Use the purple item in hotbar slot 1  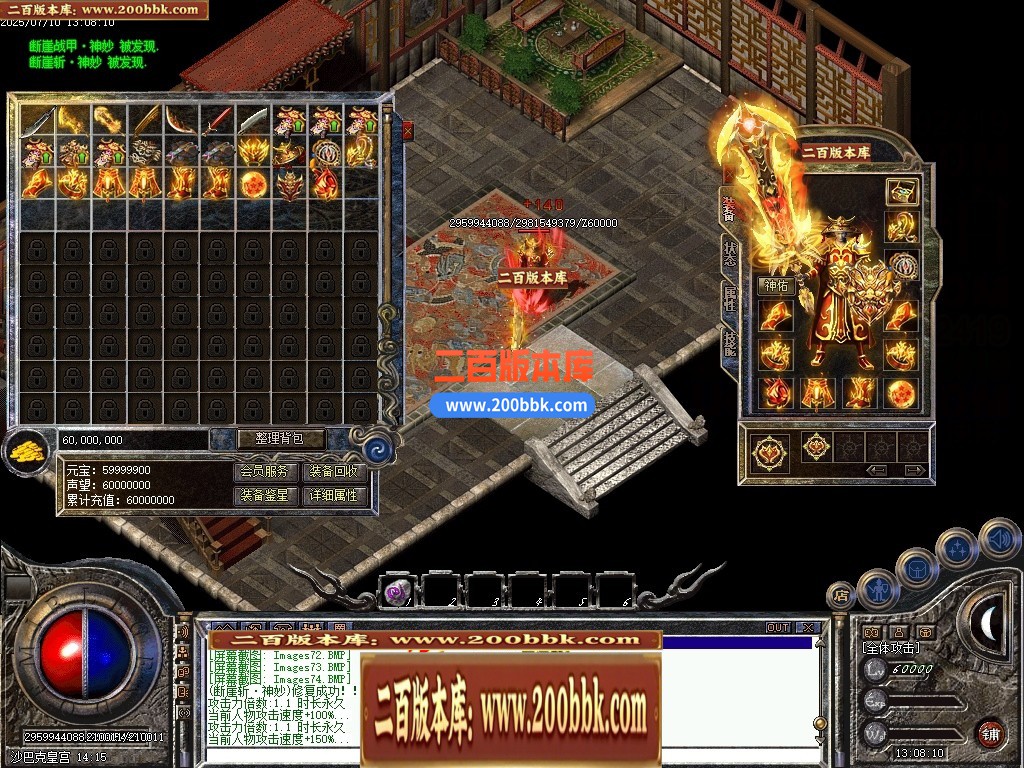click(397, 592)
